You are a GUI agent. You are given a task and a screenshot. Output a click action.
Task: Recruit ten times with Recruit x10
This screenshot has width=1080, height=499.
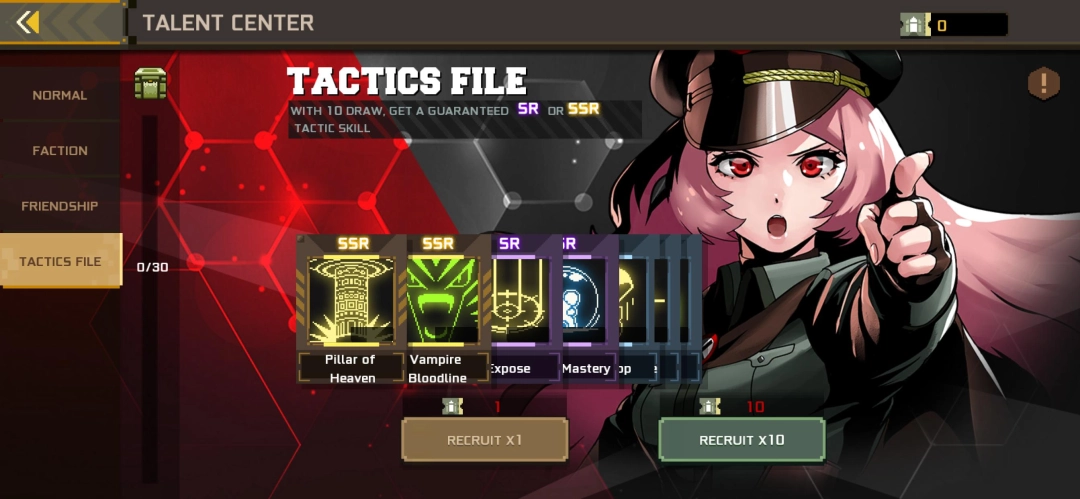coord(742,440)
